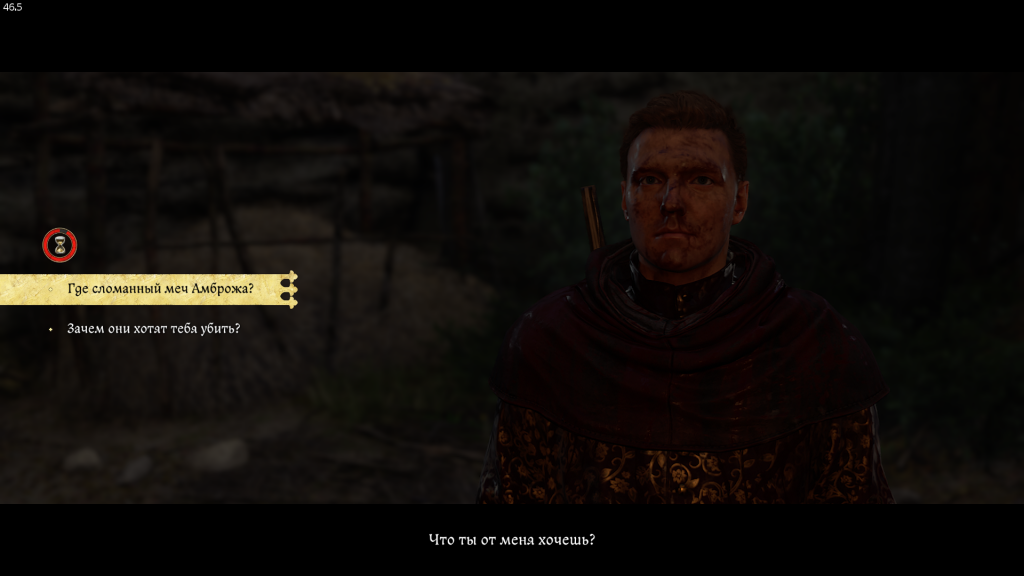
Task: Choose "Зачем они хотят тебя убить?" reply
Action: 153,328
